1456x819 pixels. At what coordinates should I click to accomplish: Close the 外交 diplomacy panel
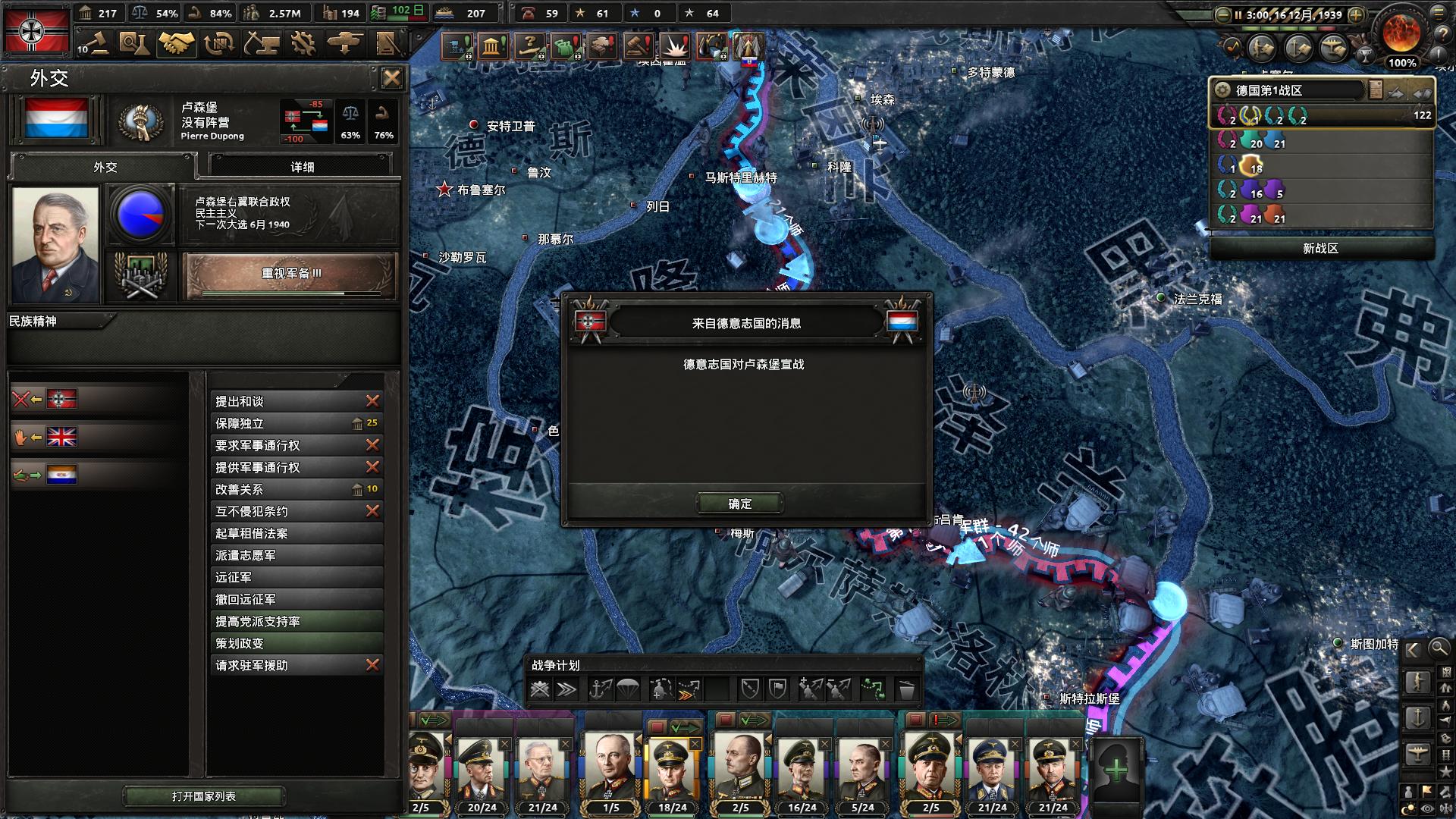(391, 78)
